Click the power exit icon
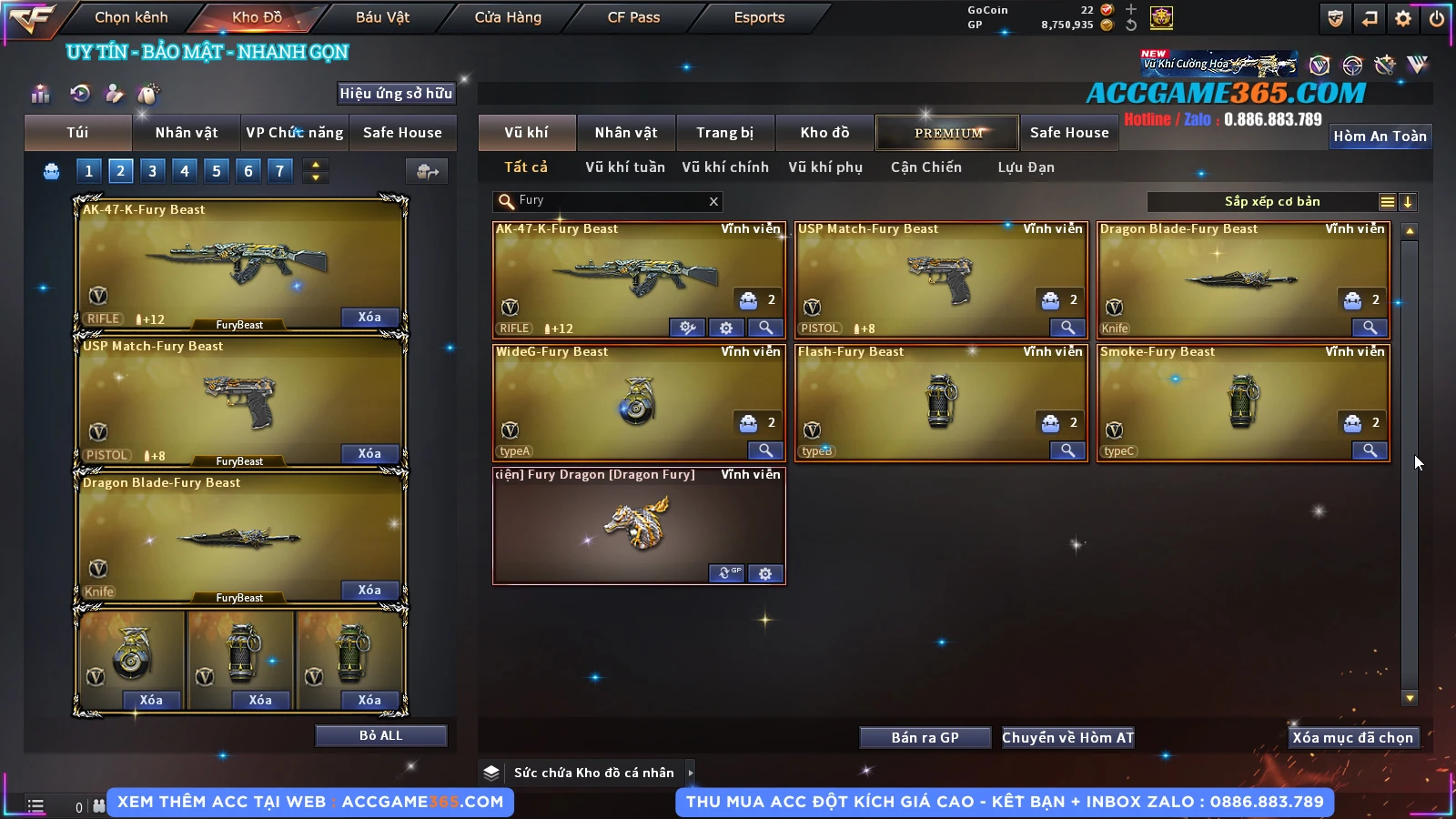 [1437, 18]
